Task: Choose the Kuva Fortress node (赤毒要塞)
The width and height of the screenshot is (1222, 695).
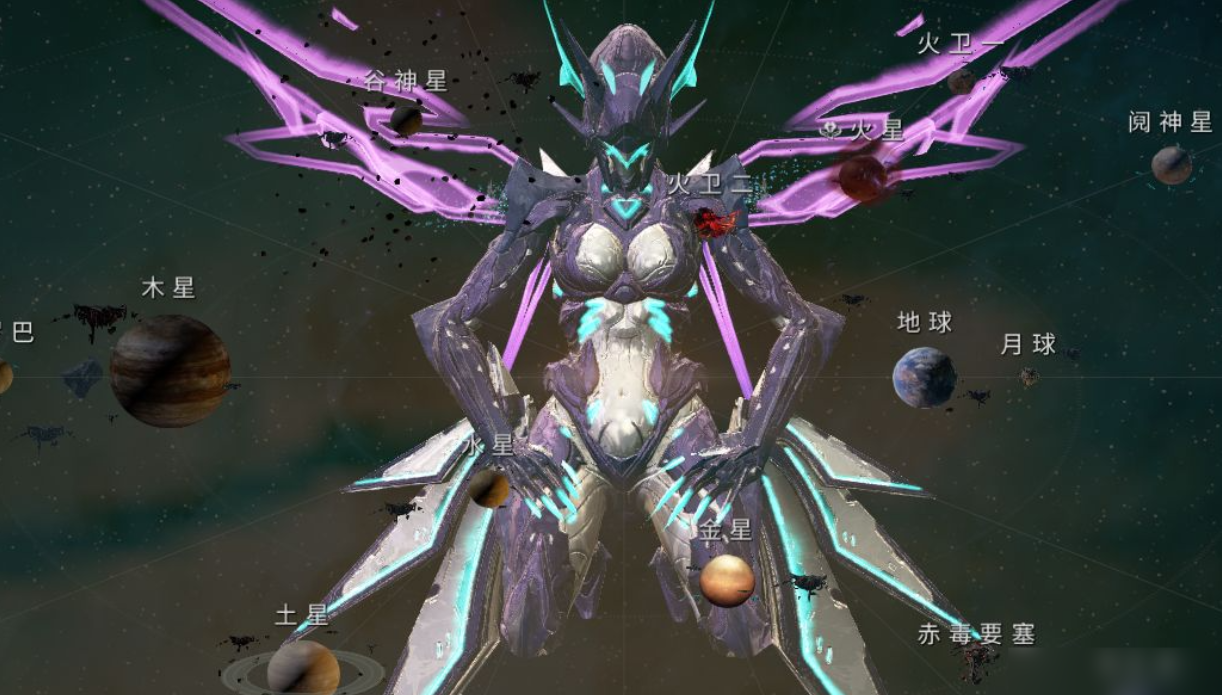Action: click(x=975, y=660)
